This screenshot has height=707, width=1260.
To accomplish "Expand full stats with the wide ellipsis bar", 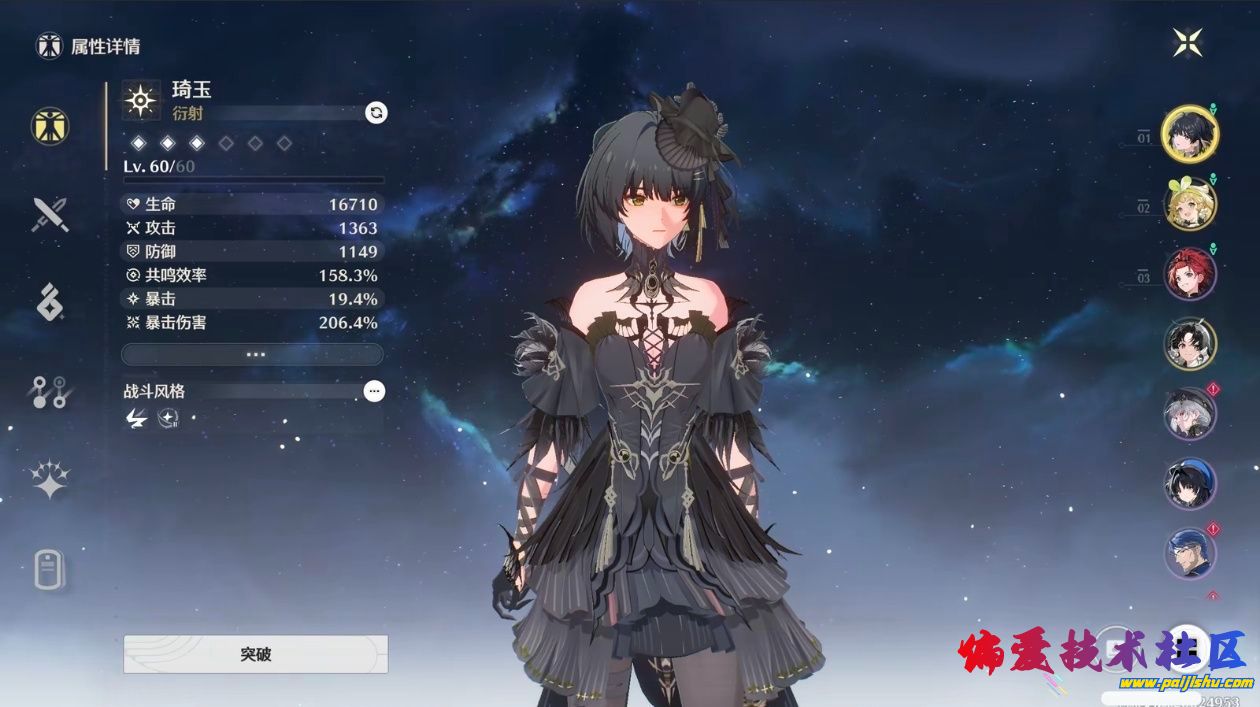I will click(x=252, y=354).
